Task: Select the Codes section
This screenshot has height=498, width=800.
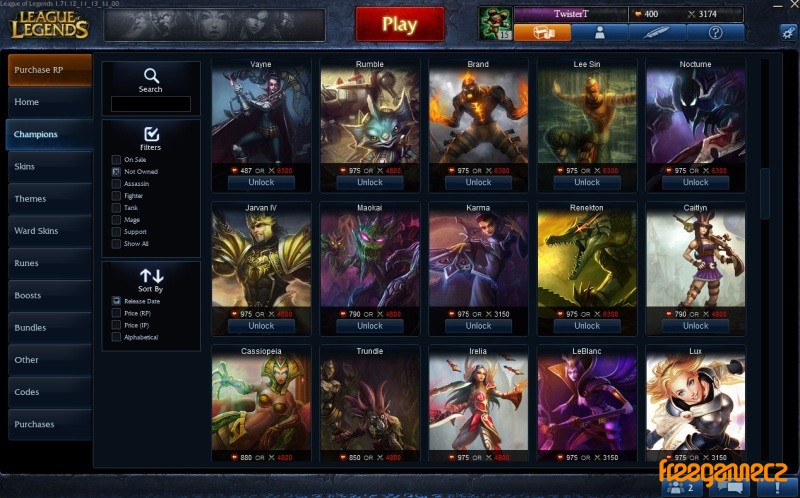Action: pyautogui.click(x=50, y=392)
